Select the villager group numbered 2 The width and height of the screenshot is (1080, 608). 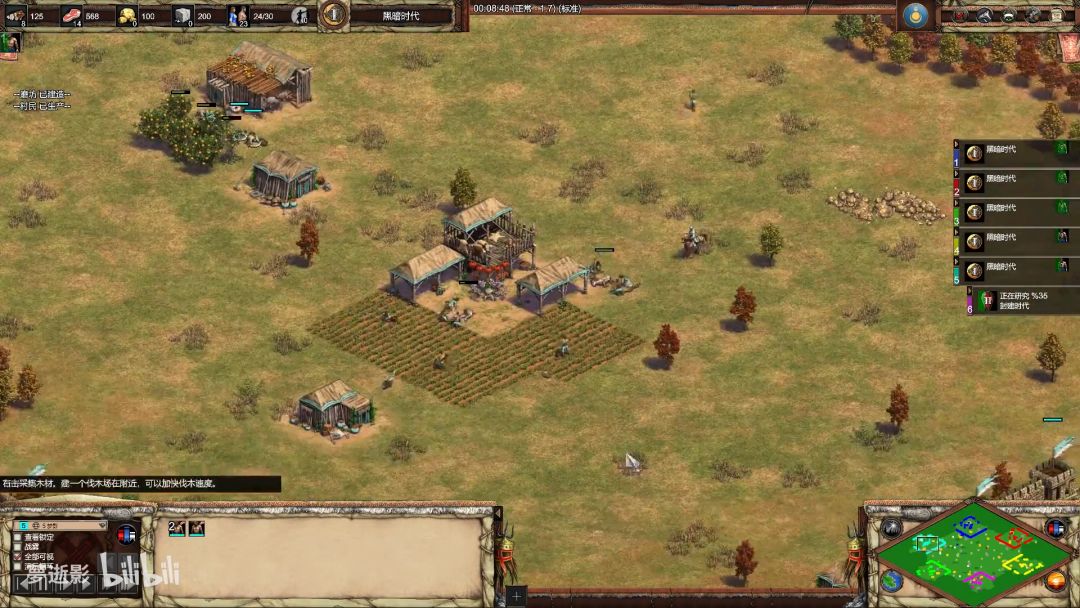pyautogui.click(x=177, y=528)
